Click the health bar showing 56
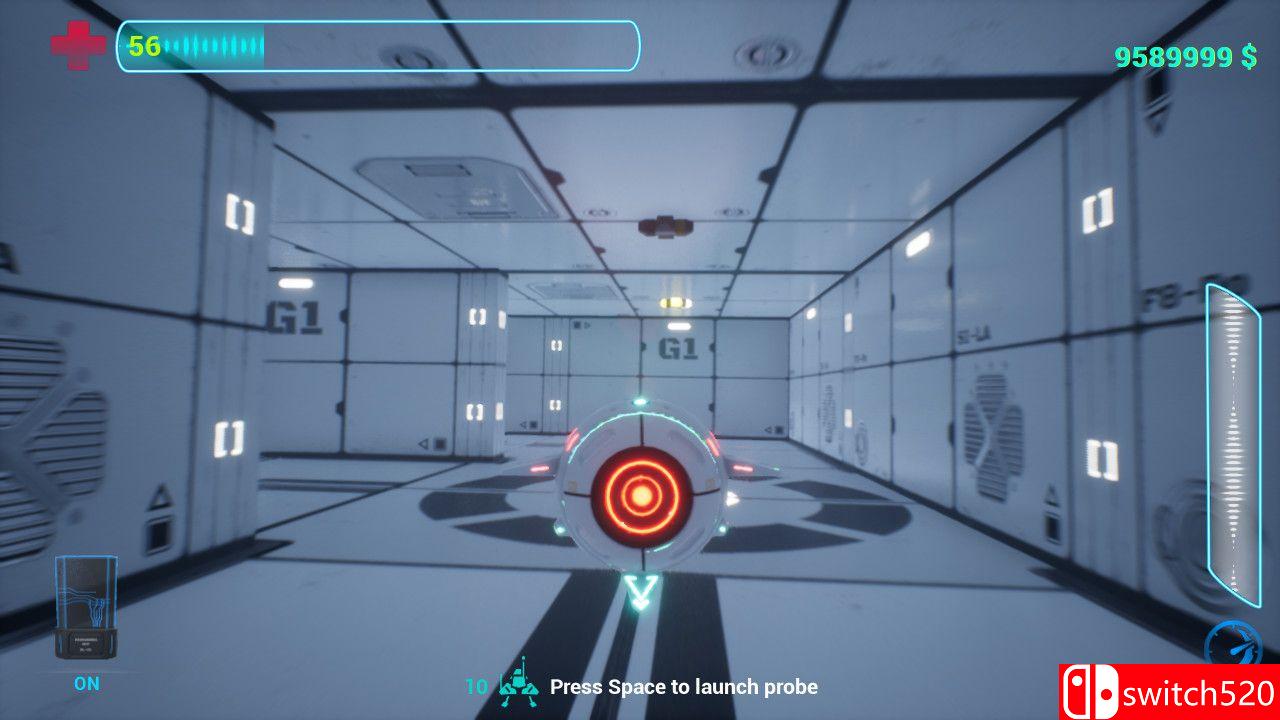Image resolution: width=1280 pixels, height=720 pixels. pos(190,45)
